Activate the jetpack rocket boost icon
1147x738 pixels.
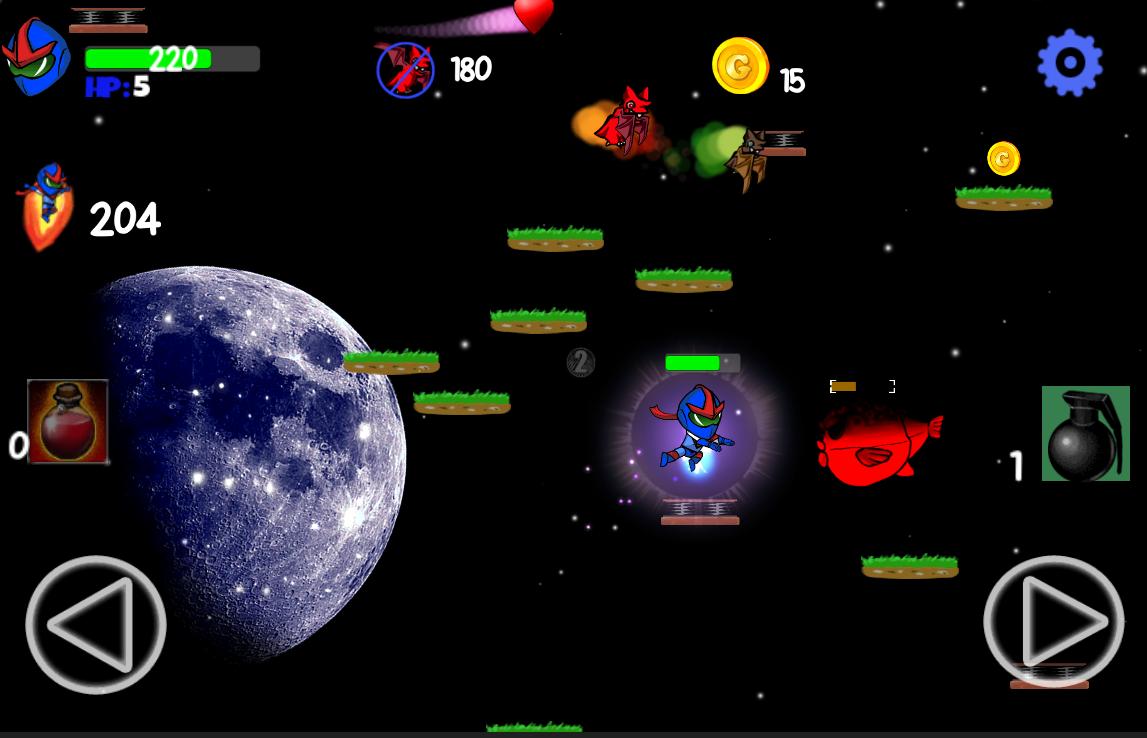46,205
